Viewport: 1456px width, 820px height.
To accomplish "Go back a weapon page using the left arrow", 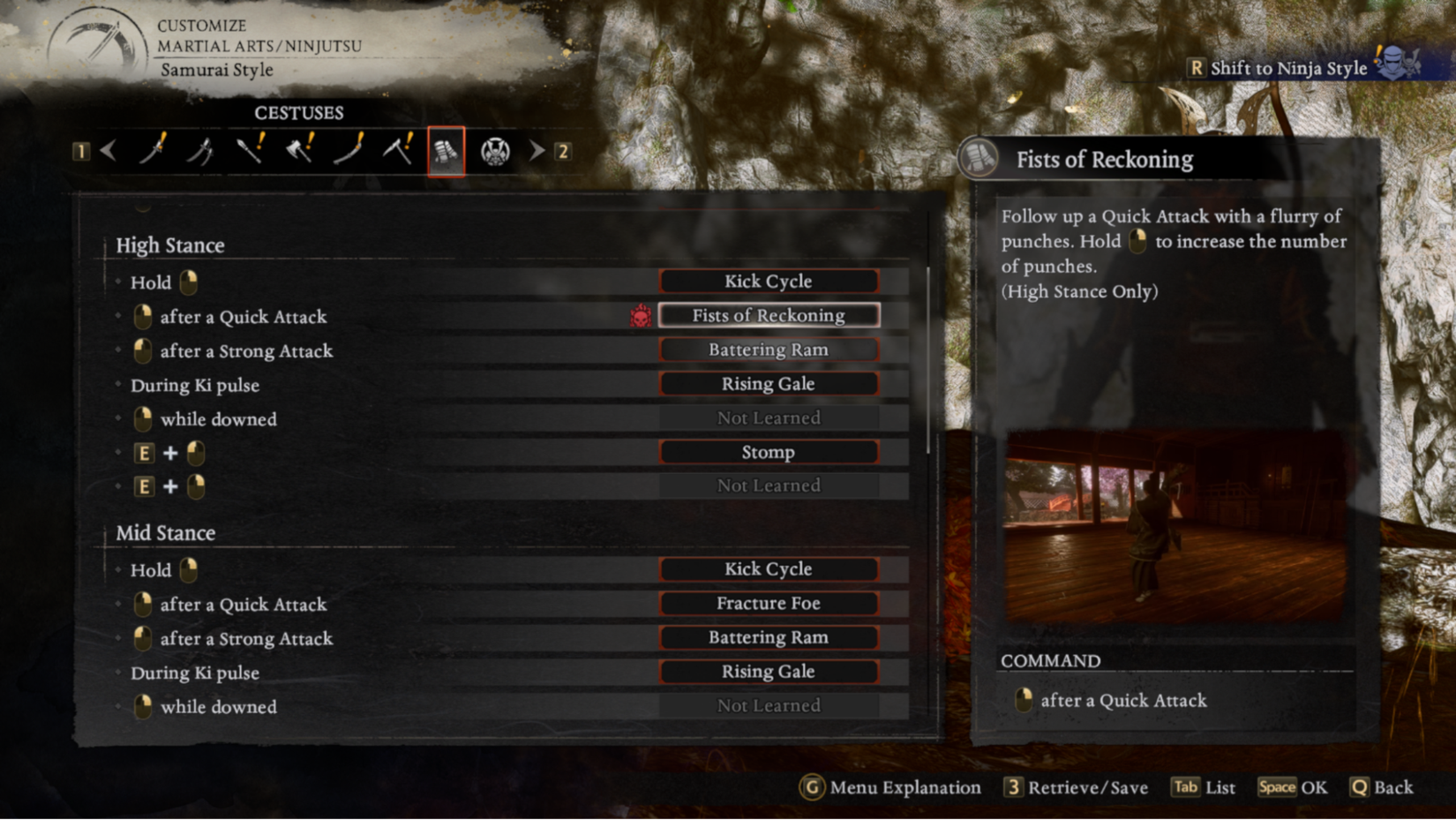I will (109, 150).
